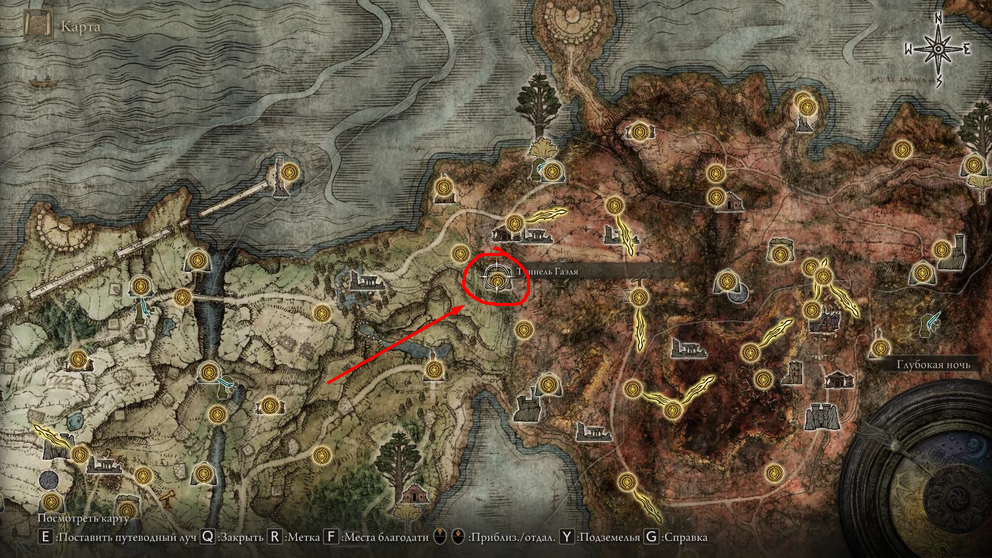Select the Тоннель Гаэля map marker
The image size is (992, 558).
[497, 282]
